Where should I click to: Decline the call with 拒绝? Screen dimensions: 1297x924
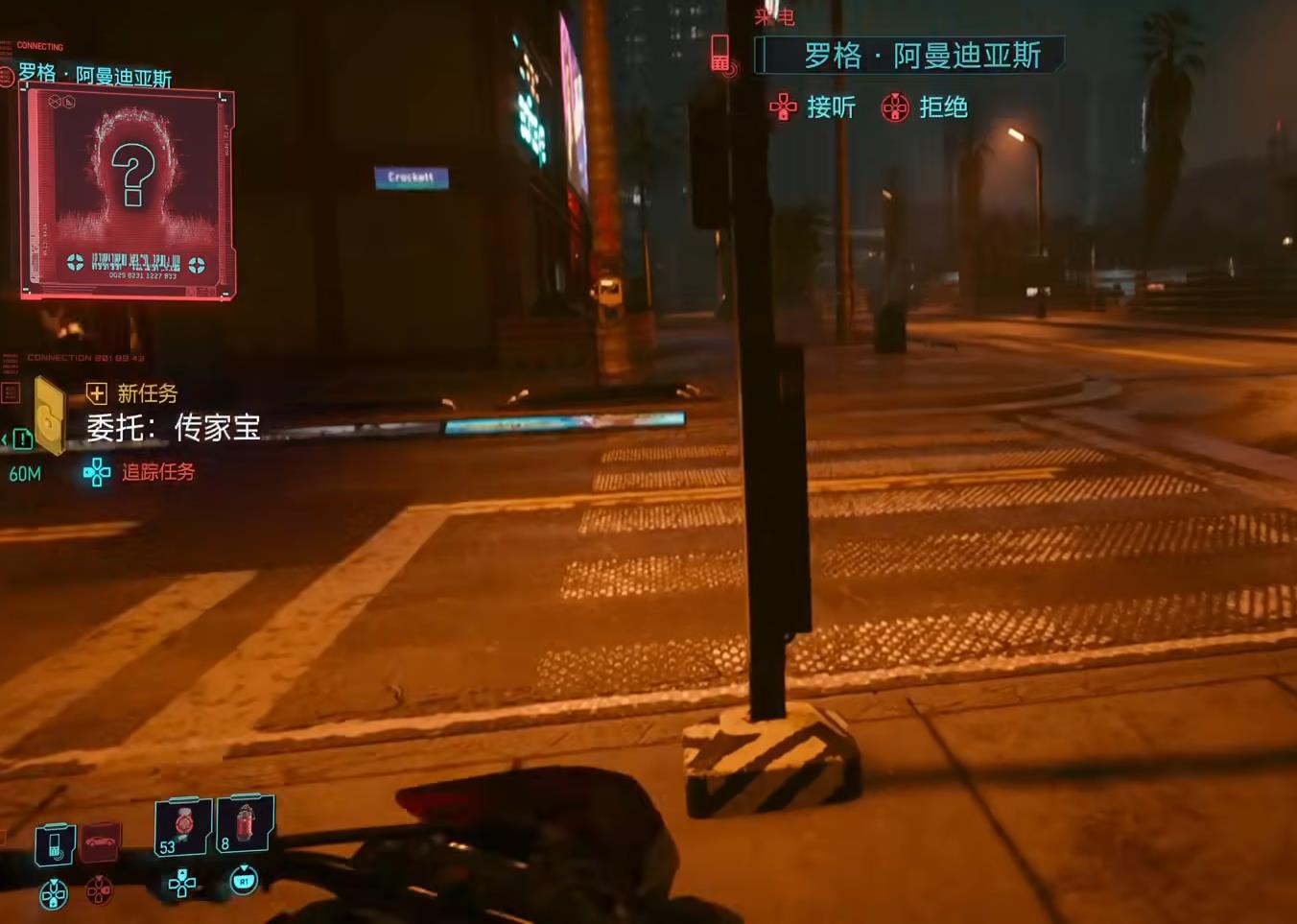click(945, 108)
